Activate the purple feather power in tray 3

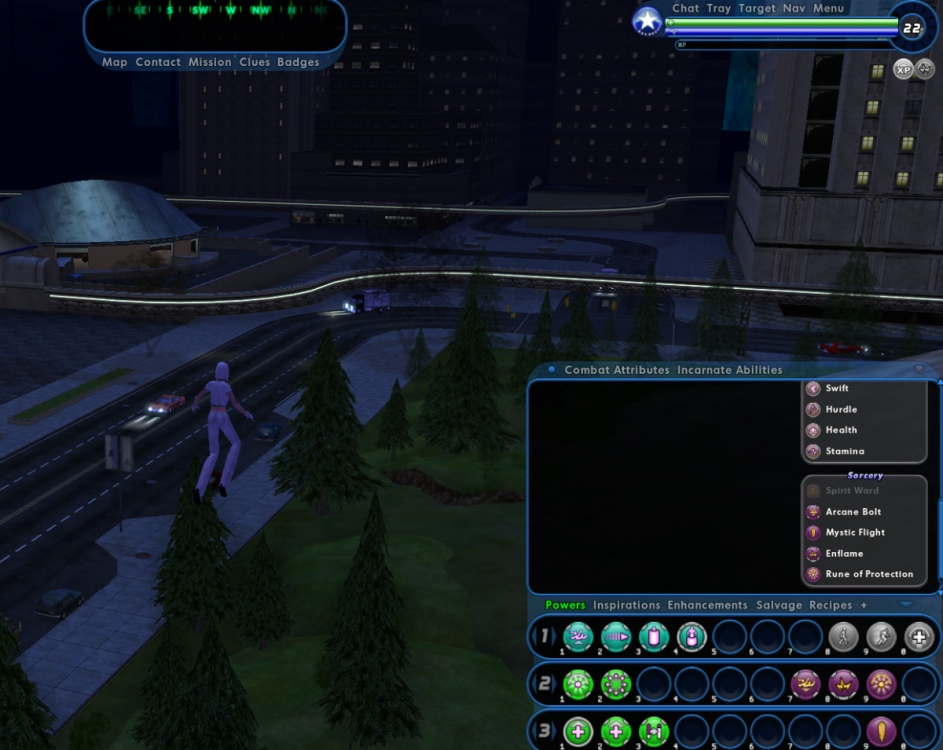(x=881, y=731)
